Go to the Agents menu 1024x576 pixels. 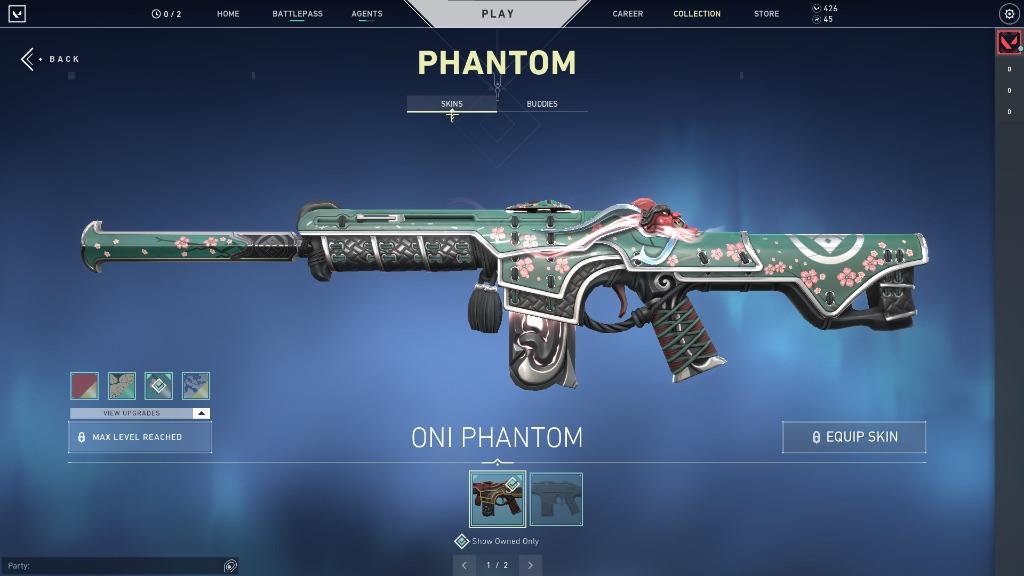point(367,14)
